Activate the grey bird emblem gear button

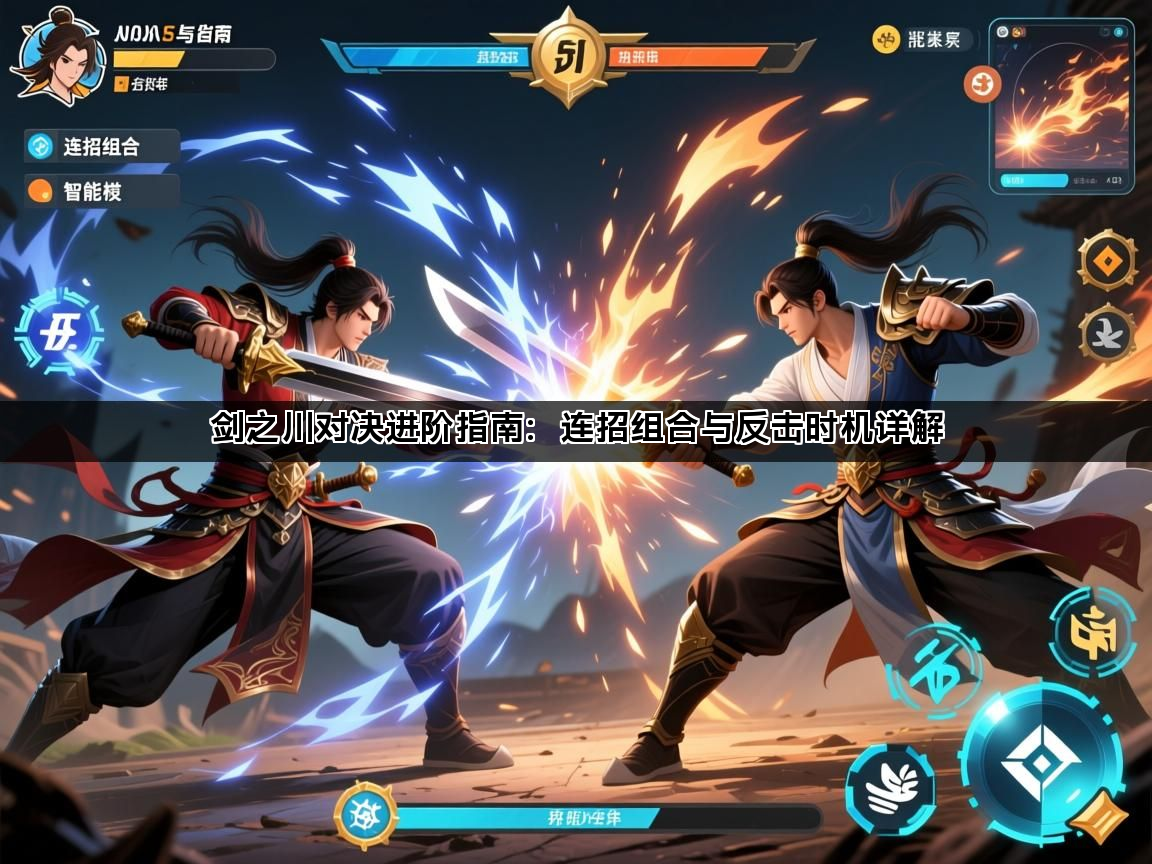pyautogui.click(x=1107, y=332)
